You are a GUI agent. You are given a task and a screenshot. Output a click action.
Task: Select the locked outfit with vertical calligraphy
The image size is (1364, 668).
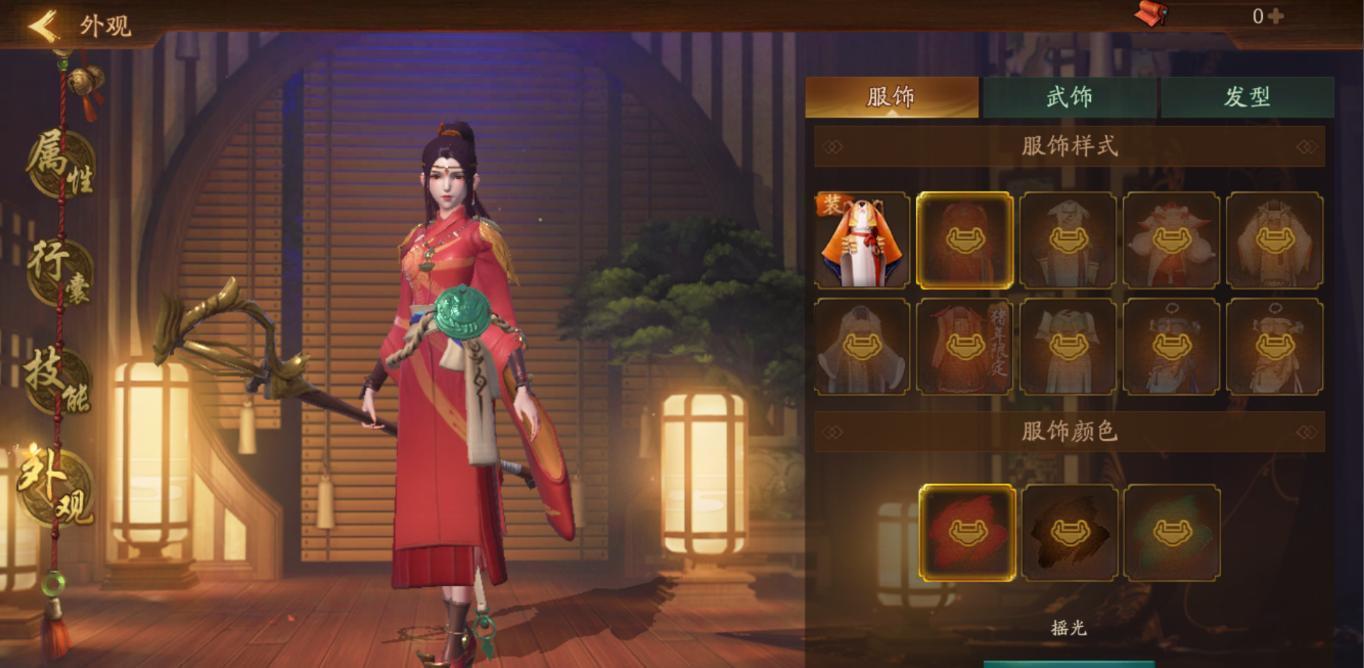[965, 347]
